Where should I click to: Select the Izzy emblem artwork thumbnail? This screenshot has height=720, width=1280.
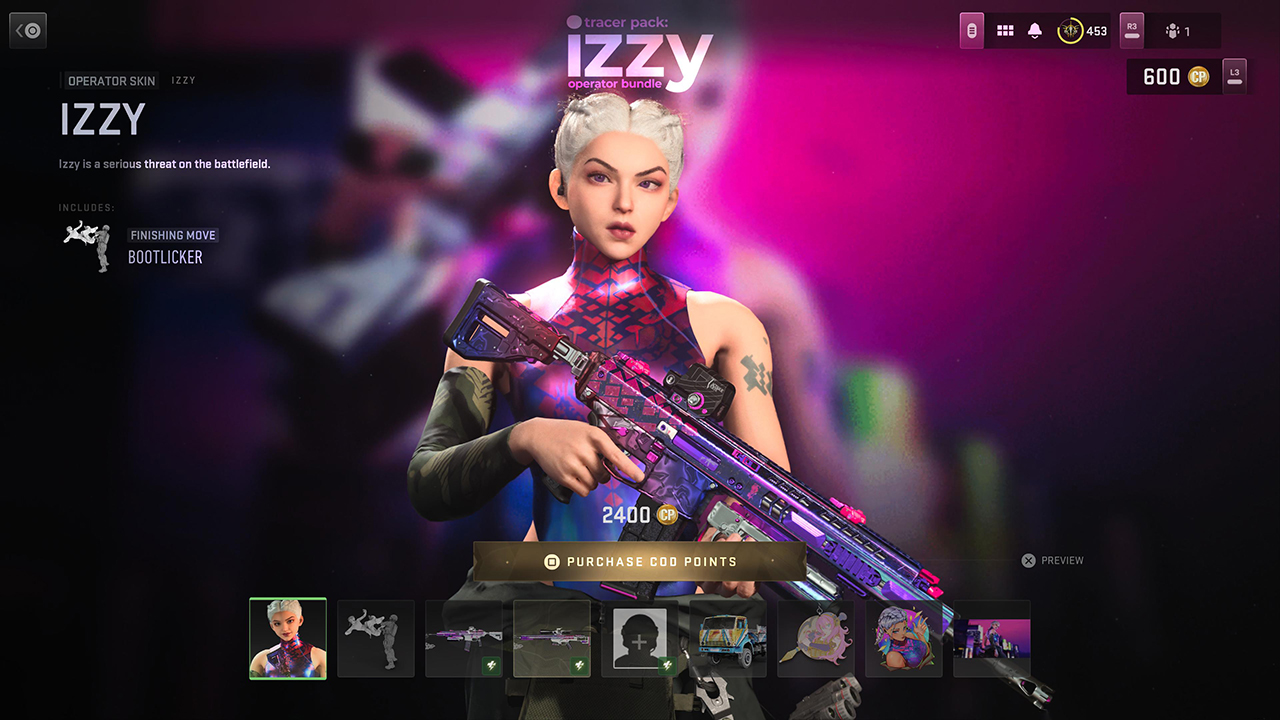click(x=903, y=639)
